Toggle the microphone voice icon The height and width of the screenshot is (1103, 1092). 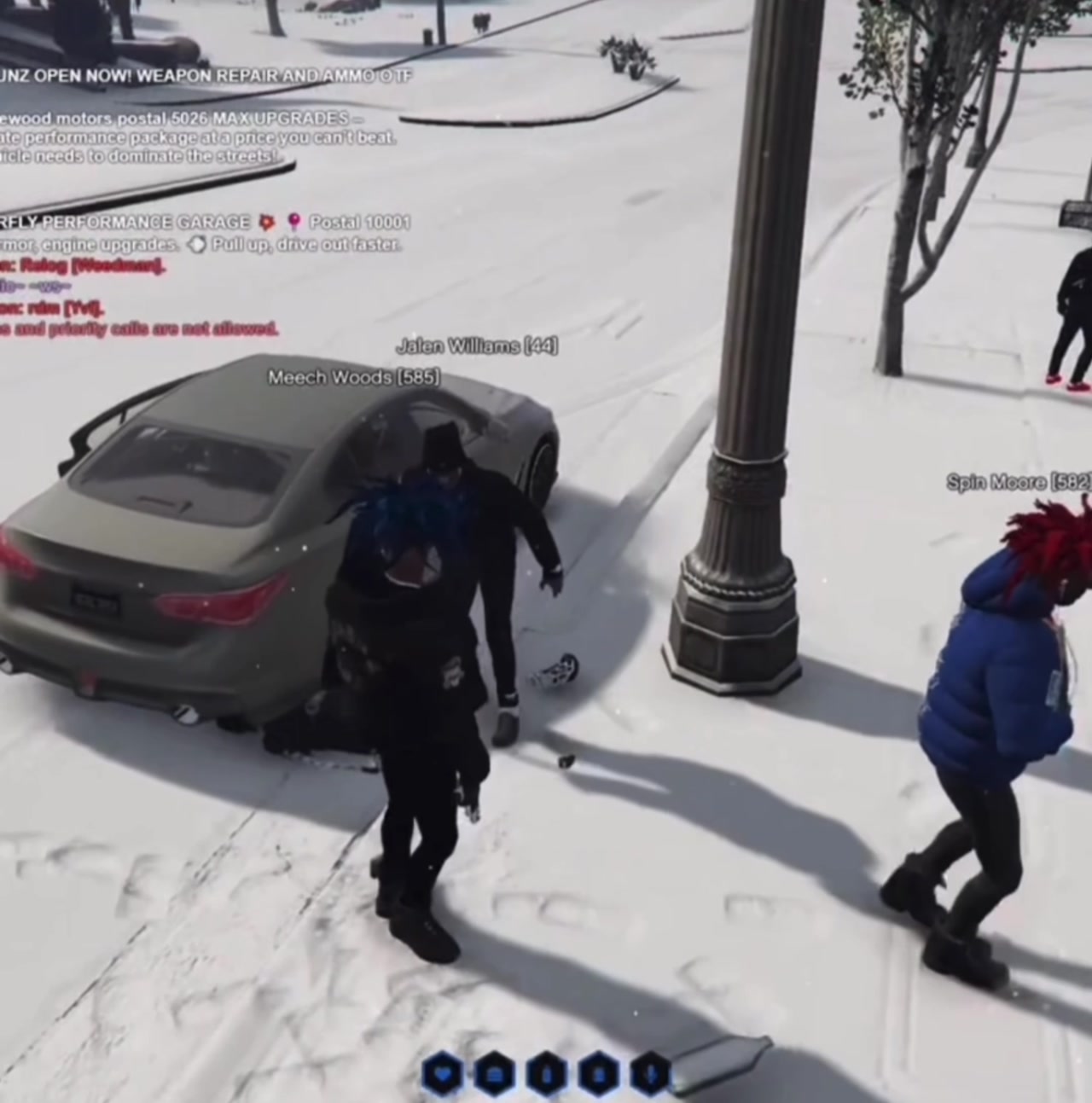tap(649, 1072)
